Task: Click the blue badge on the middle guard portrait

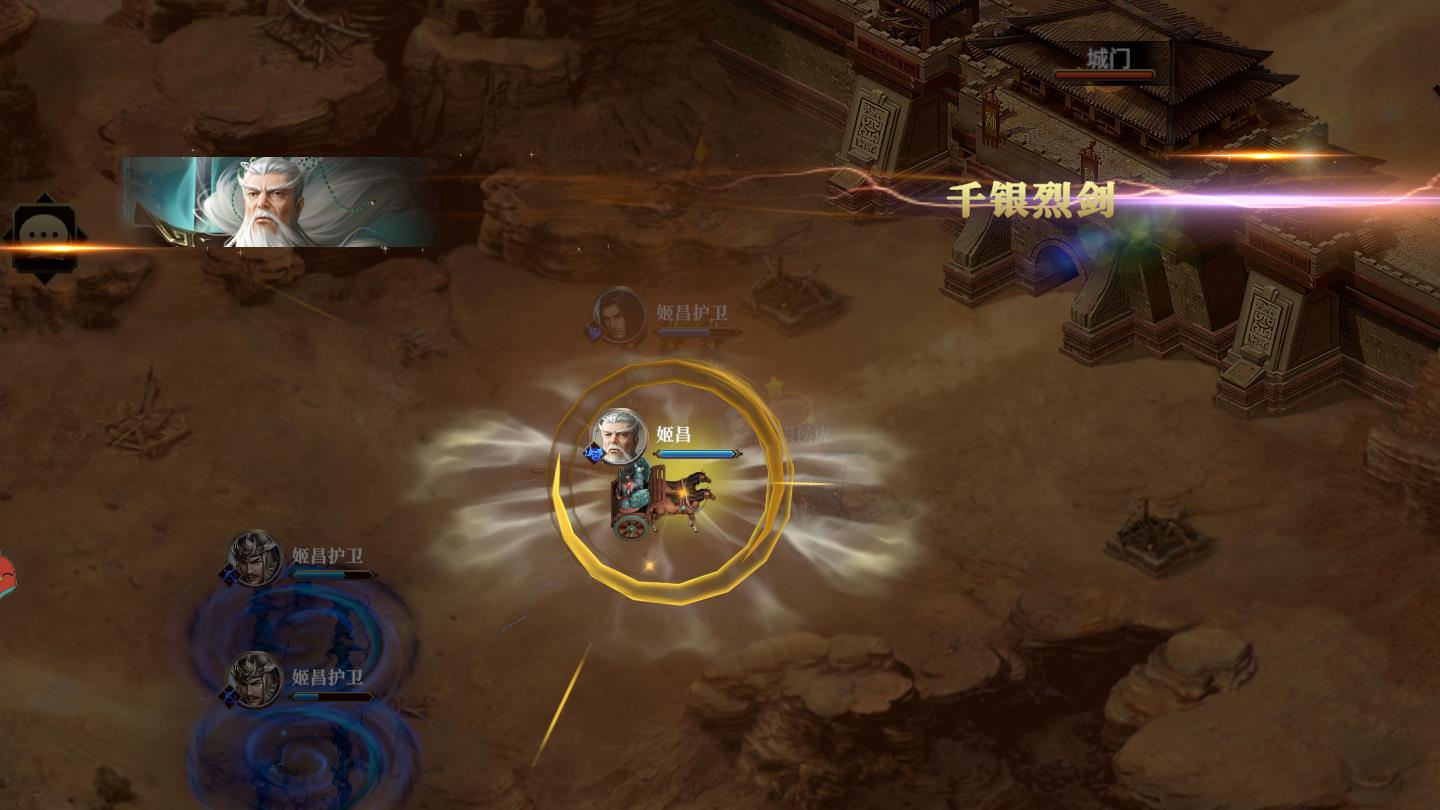Action: [228, 574]
